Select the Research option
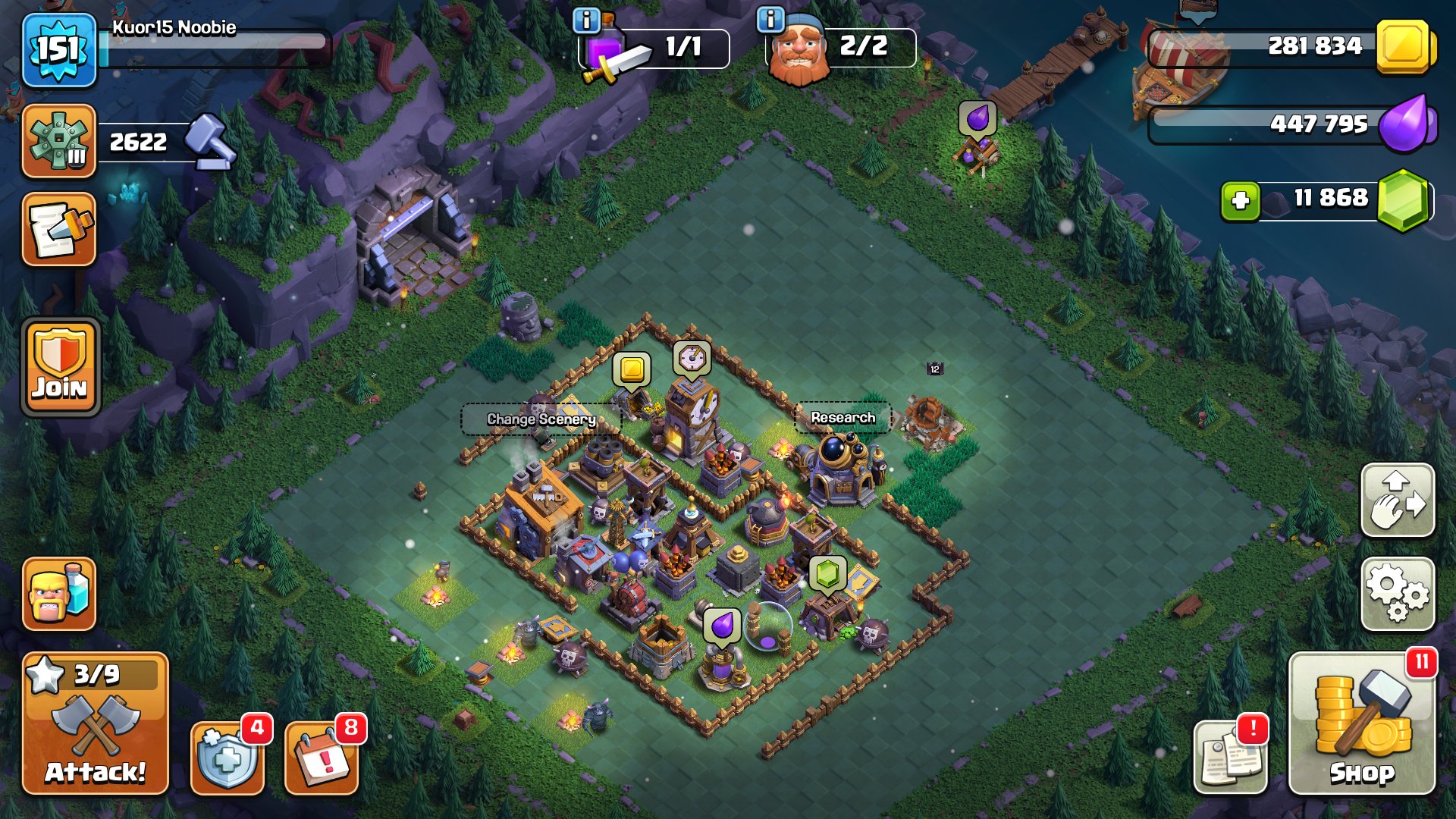Image resolution: width=1456 pixels, height=819 pixels. [x=843, y=416]
